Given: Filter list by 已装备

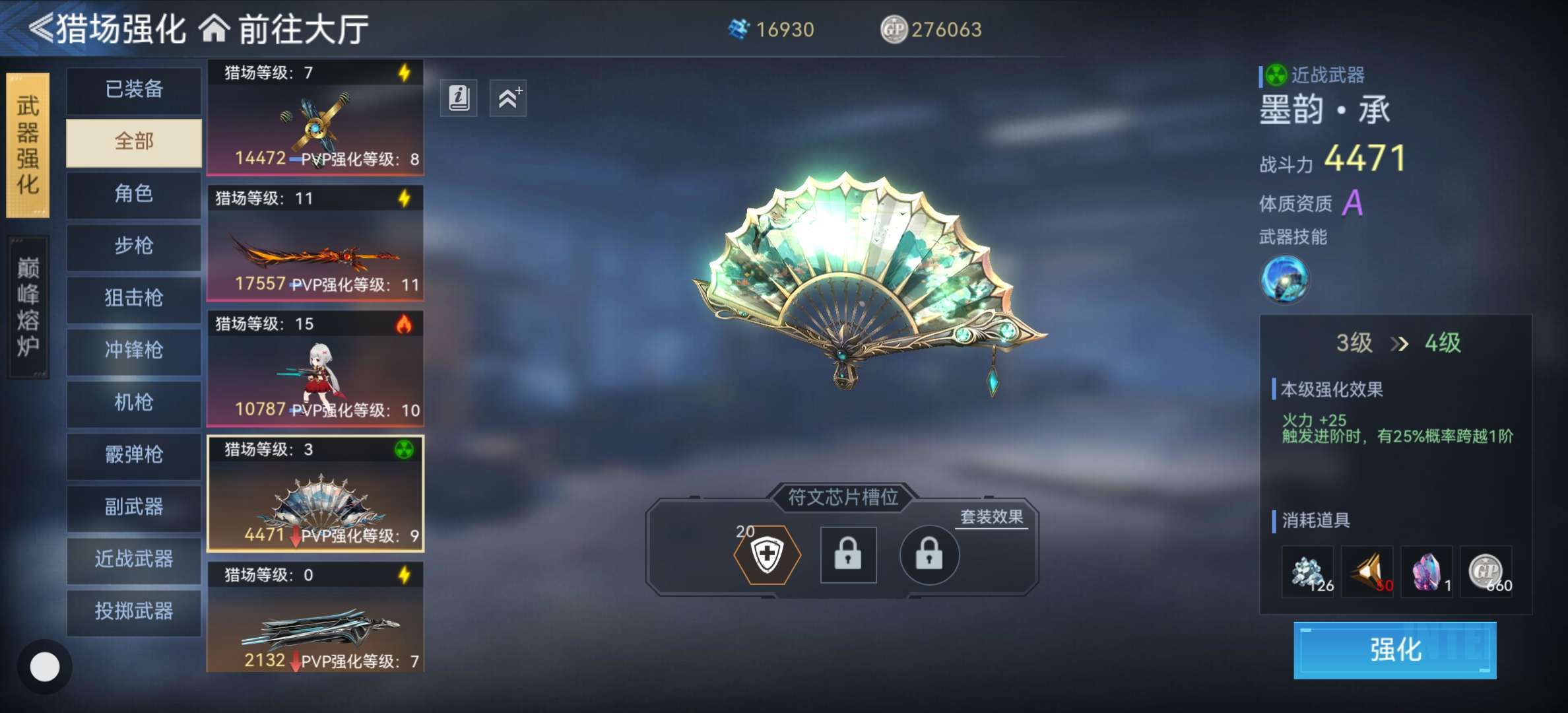Looking at the screenshot, I should pyautogui.click(x=134, y=89).
